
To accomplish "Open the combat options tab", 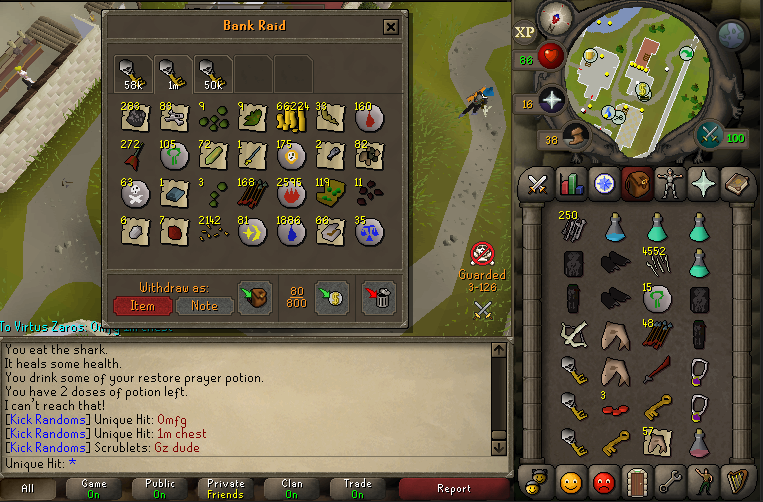I will tap(538, 184).
